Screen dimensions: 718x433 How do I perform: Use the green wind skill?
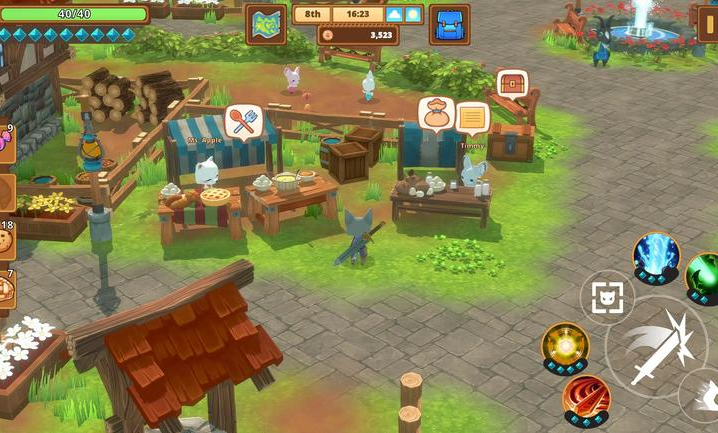click(705, 274)
